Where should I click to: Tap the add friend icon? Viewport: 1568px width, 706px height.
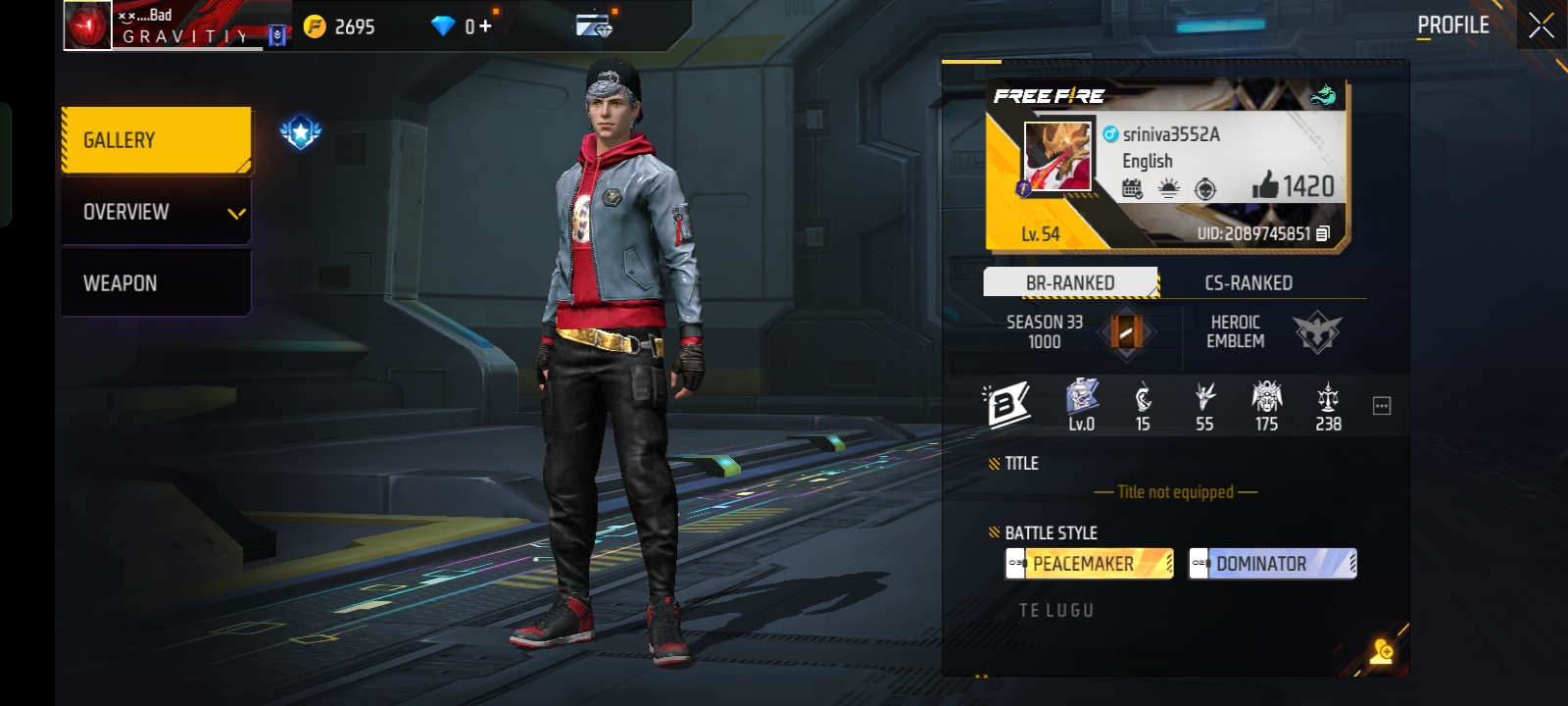tap(1383, 651)
